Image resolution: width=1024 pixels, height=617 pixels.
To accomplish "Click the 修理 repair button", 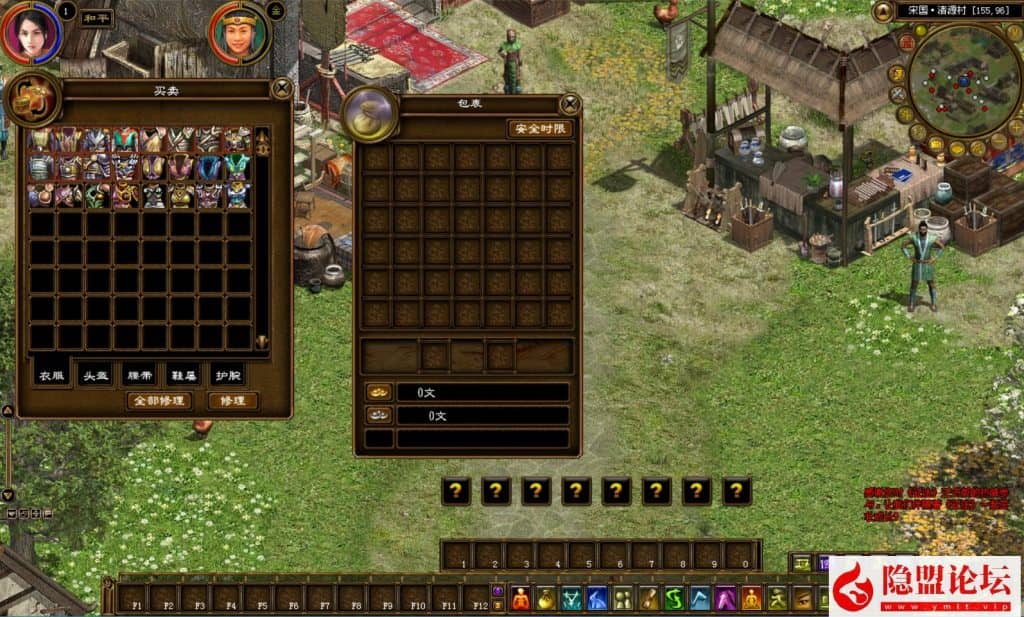I will pos(231,400).
